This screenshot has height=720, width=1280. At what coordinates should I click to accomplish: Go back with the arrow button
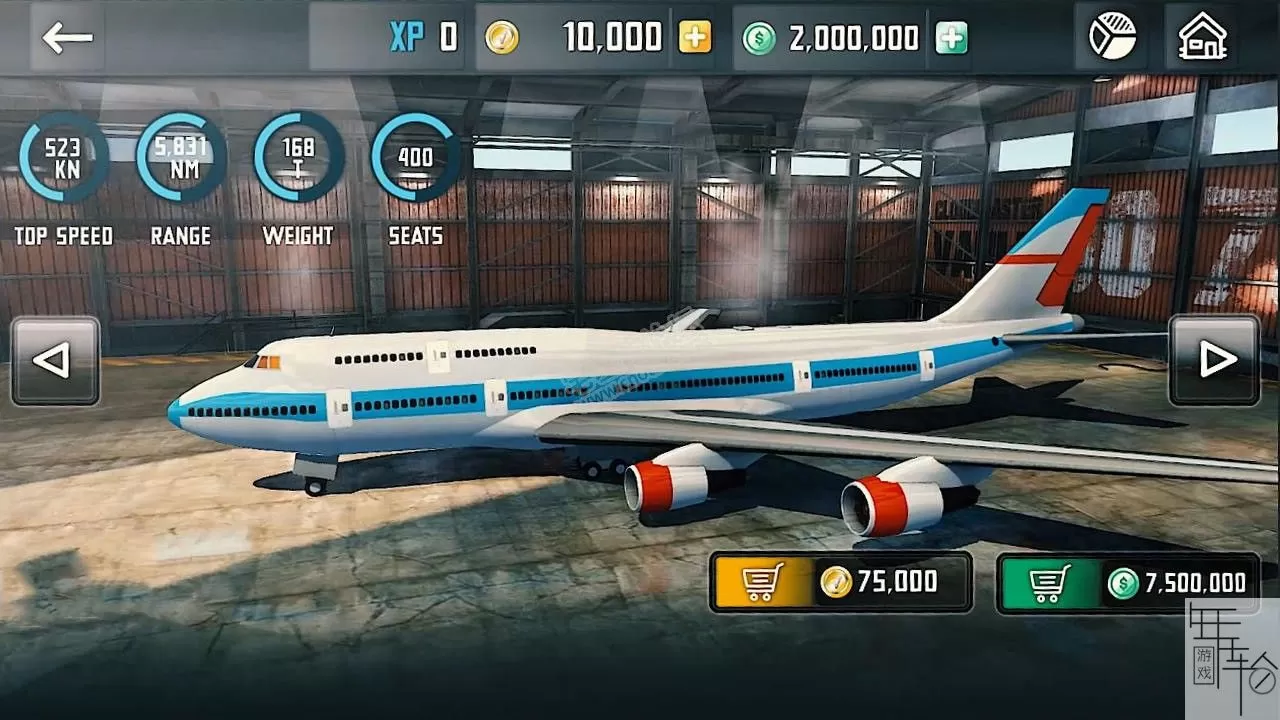(x=67, y=38)
